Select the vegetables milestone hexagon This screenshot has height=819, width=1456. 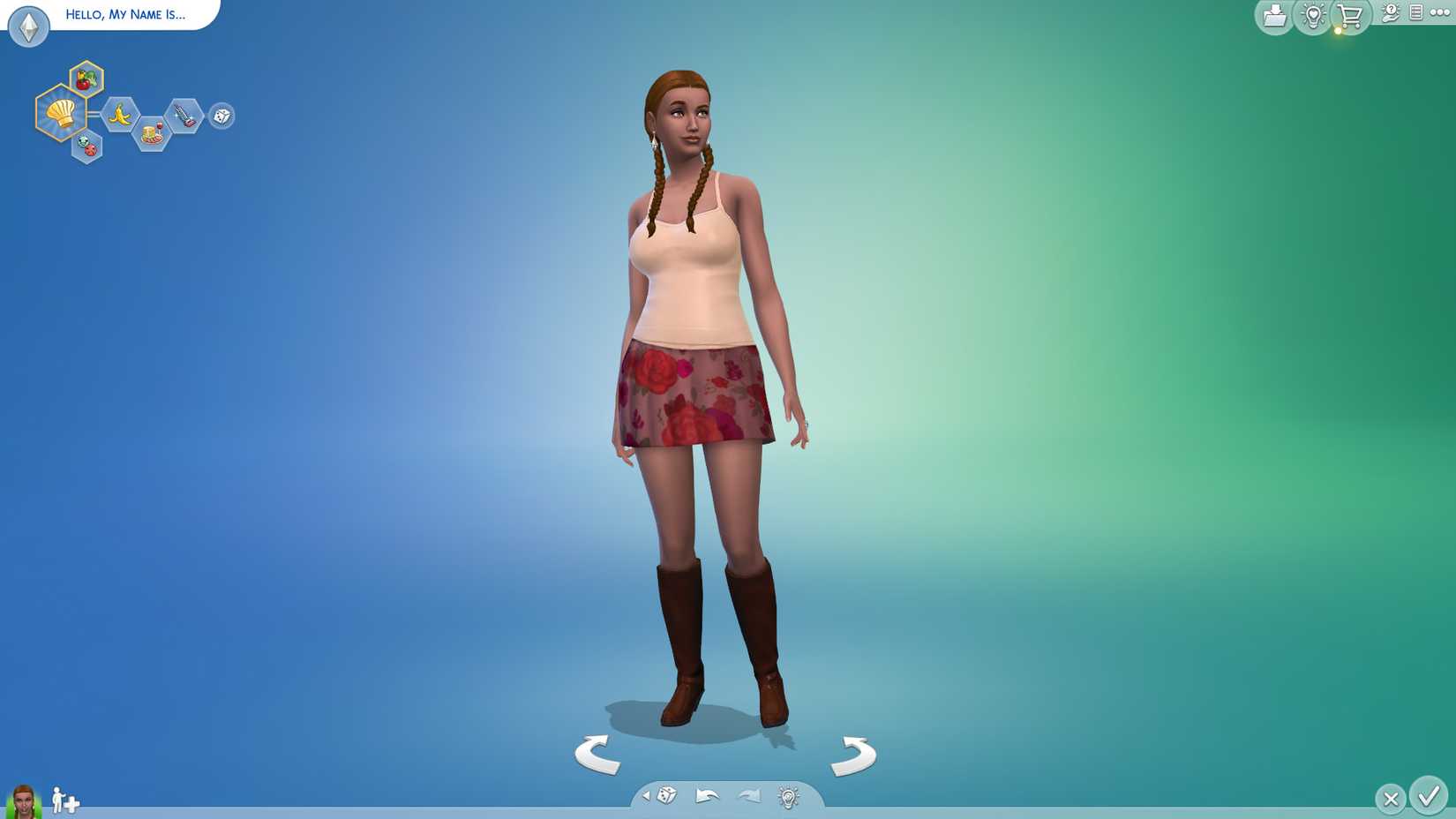(x=86, y=79)
